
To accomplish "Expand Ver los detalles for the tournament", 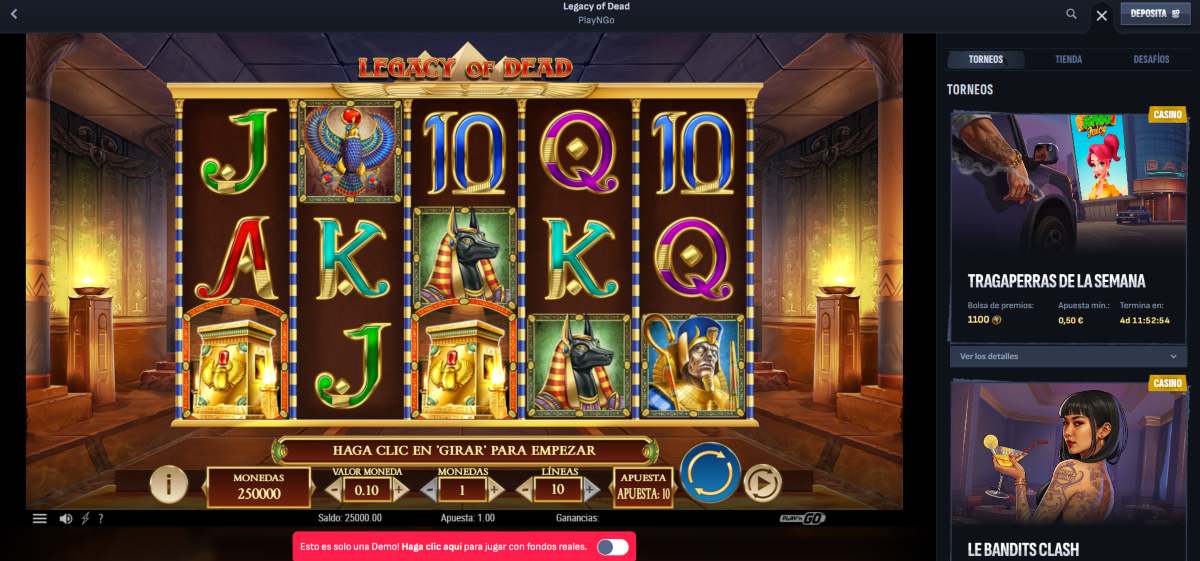I will click(x=1068, y=356).
